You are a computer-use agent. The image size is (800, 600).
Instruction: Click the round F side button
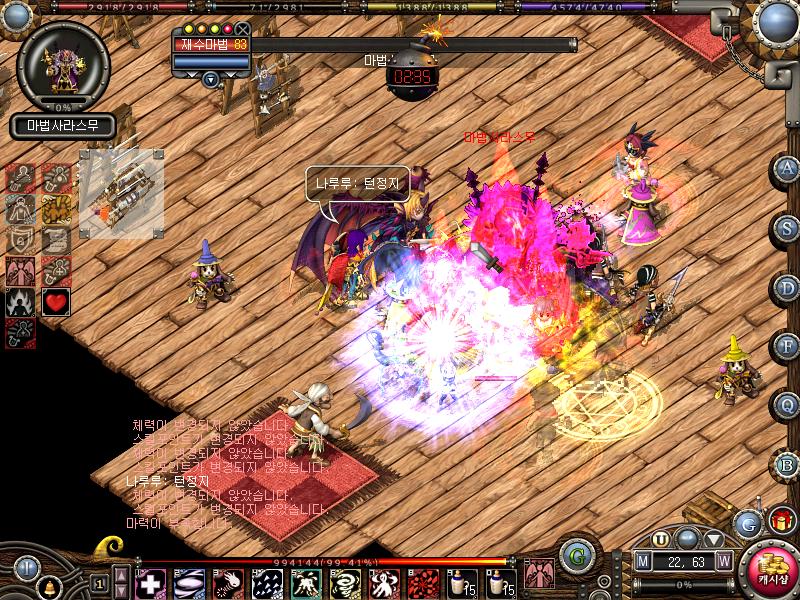788,347
